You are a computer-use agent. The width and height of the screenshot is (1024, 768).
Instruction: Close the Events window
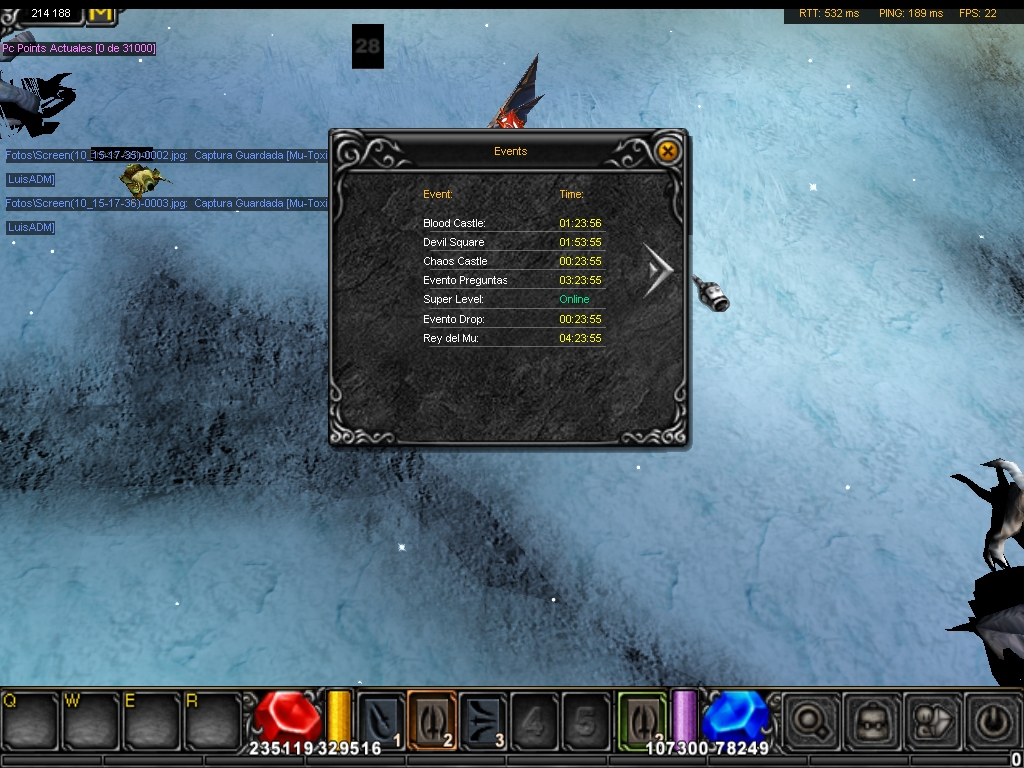(667, 151)
